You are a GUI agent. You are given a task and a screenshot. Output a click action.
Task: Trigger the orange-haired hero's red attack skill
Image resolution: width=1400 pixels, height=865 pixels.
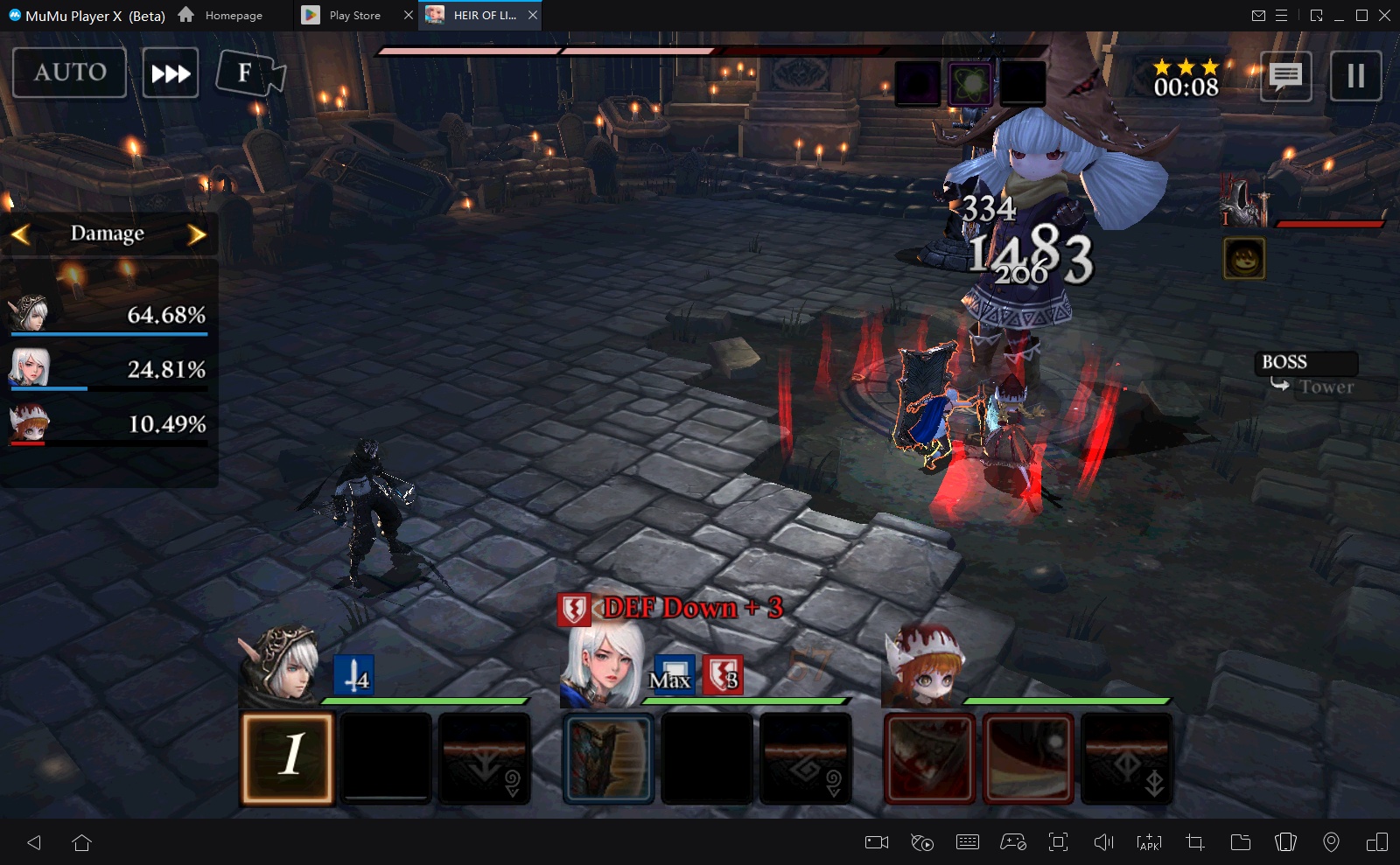(928, 757)
